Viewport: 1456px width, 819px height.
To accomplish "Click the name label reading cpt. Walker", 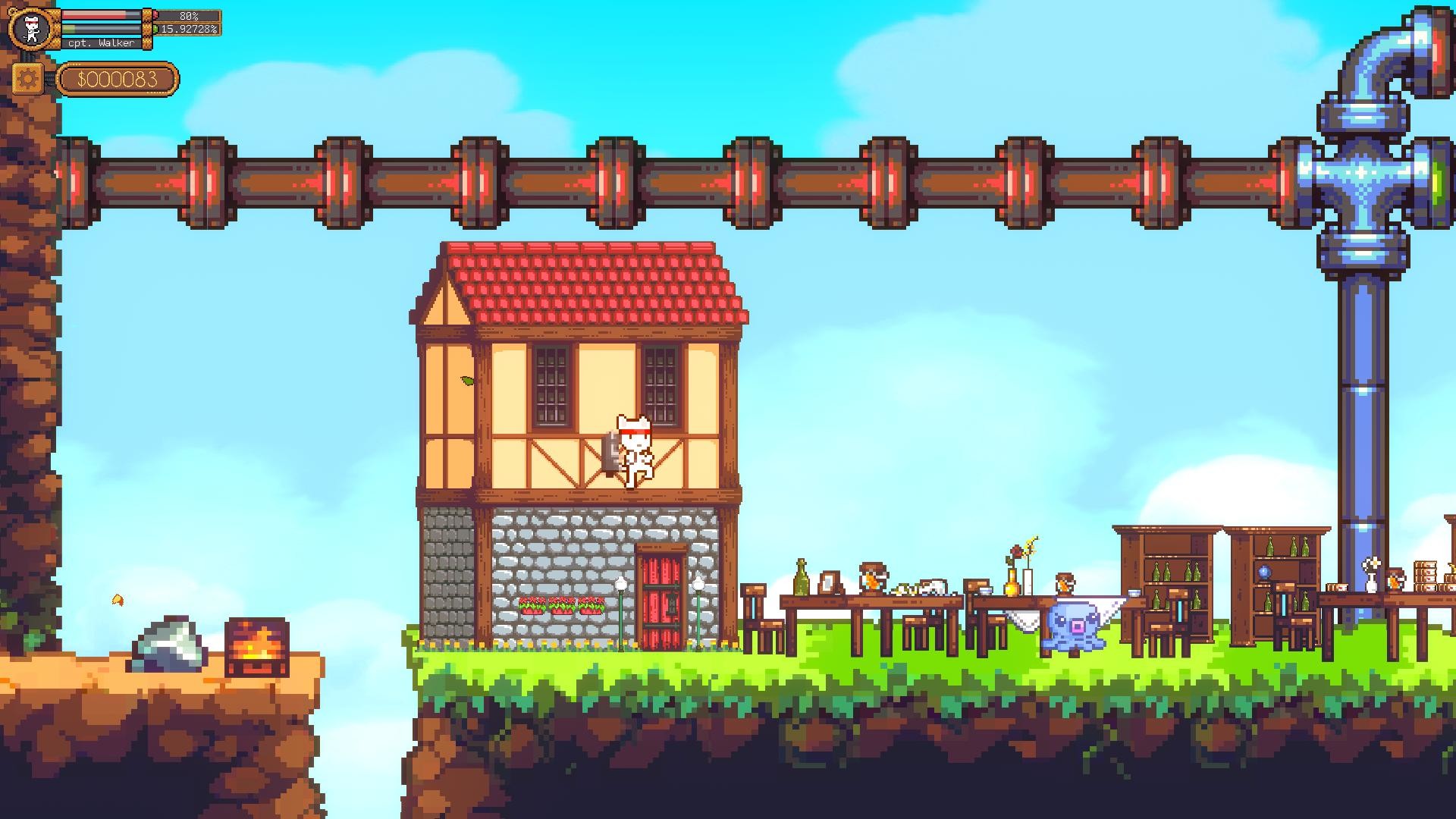I will 101,42.
